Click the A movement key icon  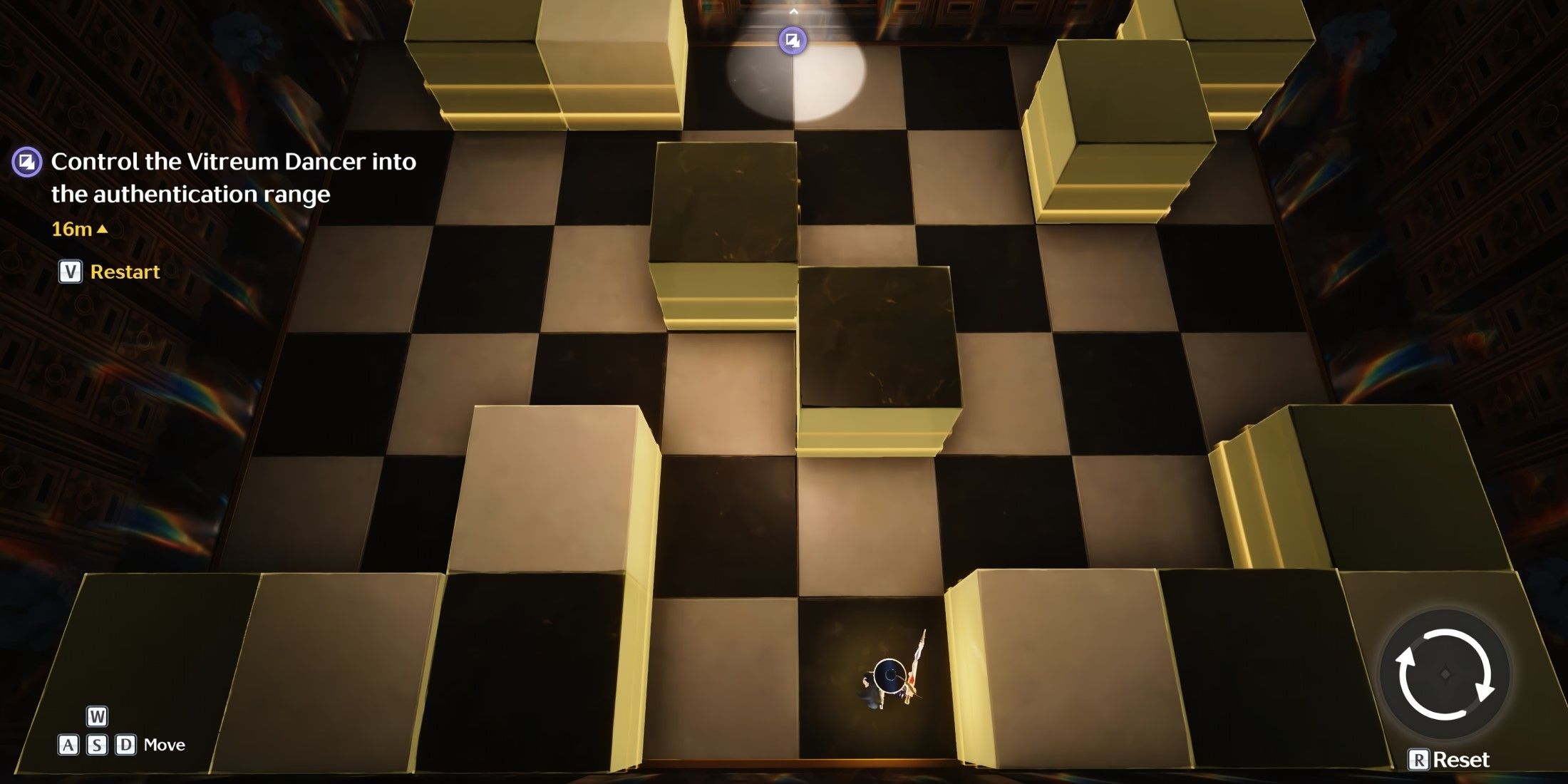pyautogui.click(x=70, y=744)
